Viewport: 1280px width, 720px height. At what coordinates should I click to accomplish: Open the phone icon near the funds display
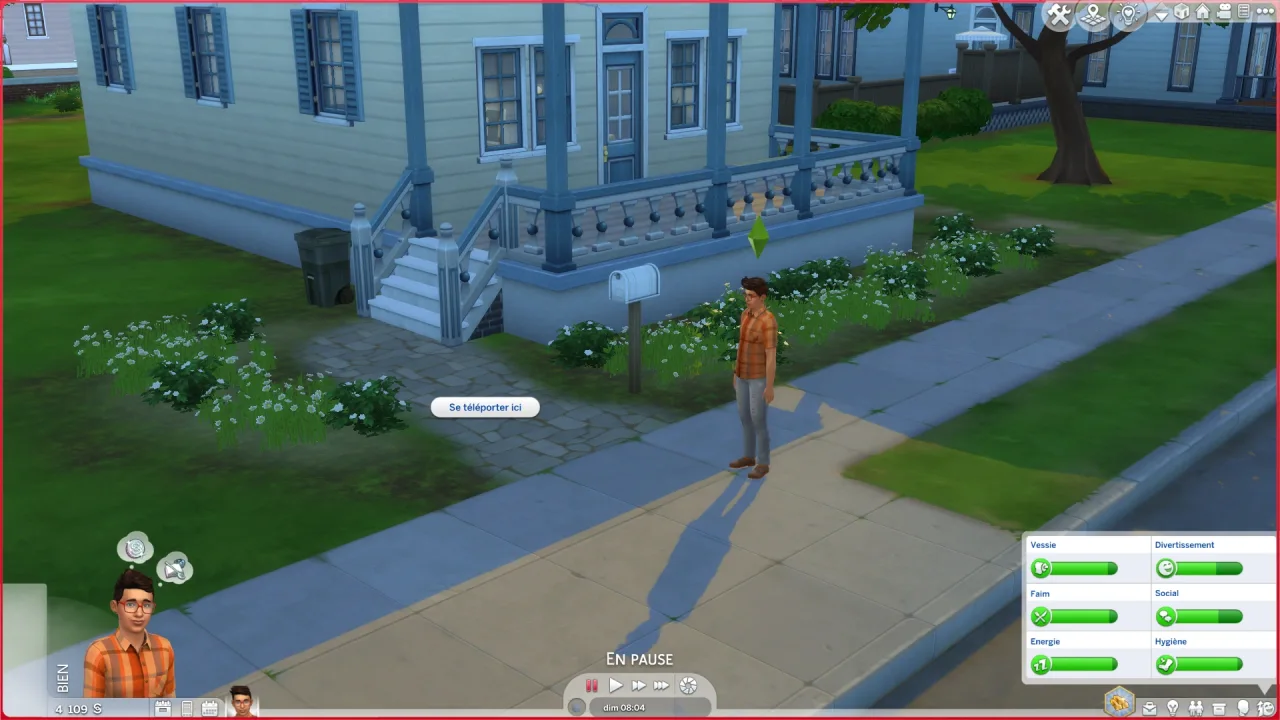tap(186, 707)
